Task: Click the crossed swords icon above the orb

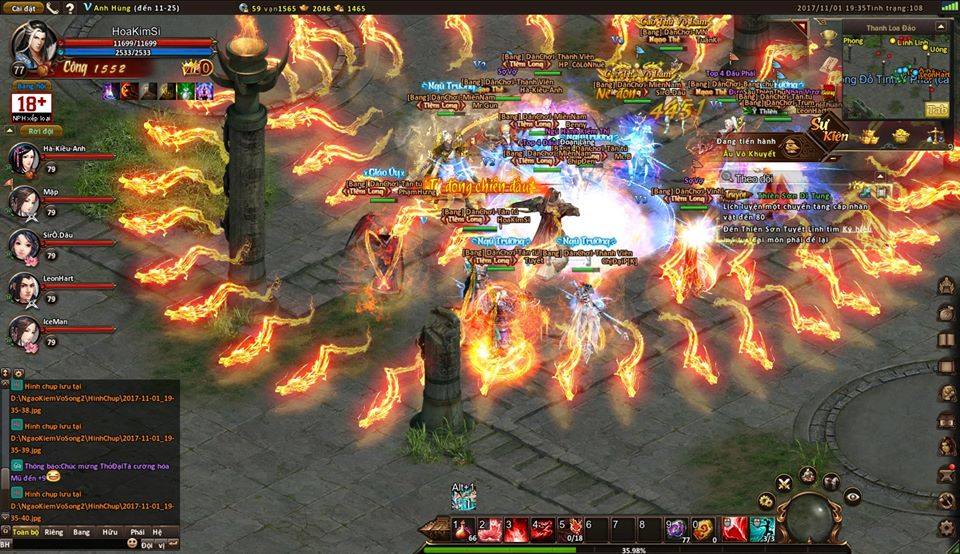Action: click(785, 484)
